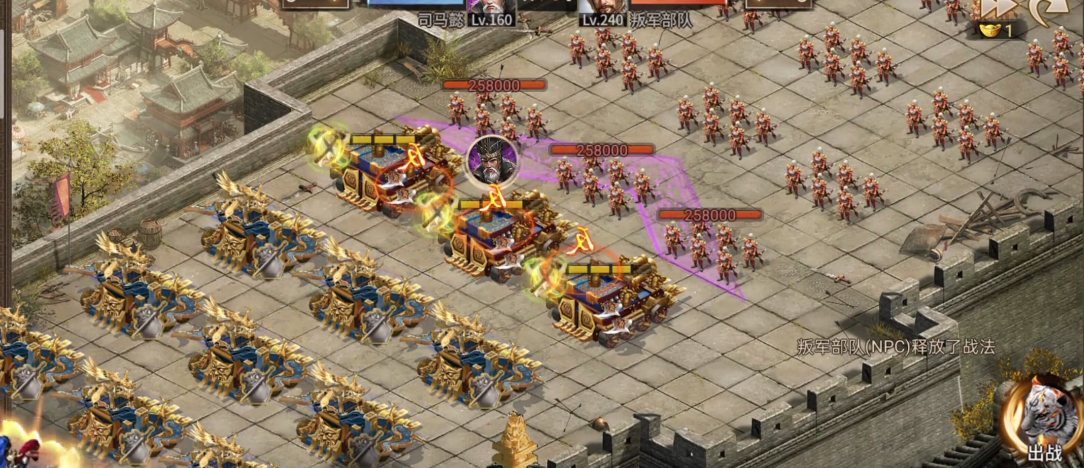1084x468 pixels.
Task: Select Sima Yi's Lv.160 portrait
Action: coord(491,8)
